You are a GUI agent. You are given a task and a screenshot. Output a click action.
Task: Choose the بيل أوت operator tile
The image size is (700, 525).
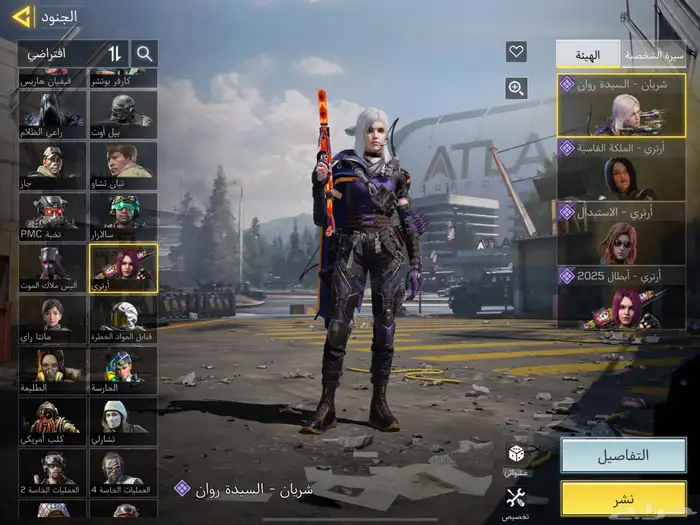pyautogui.click(x=123, y=114)
